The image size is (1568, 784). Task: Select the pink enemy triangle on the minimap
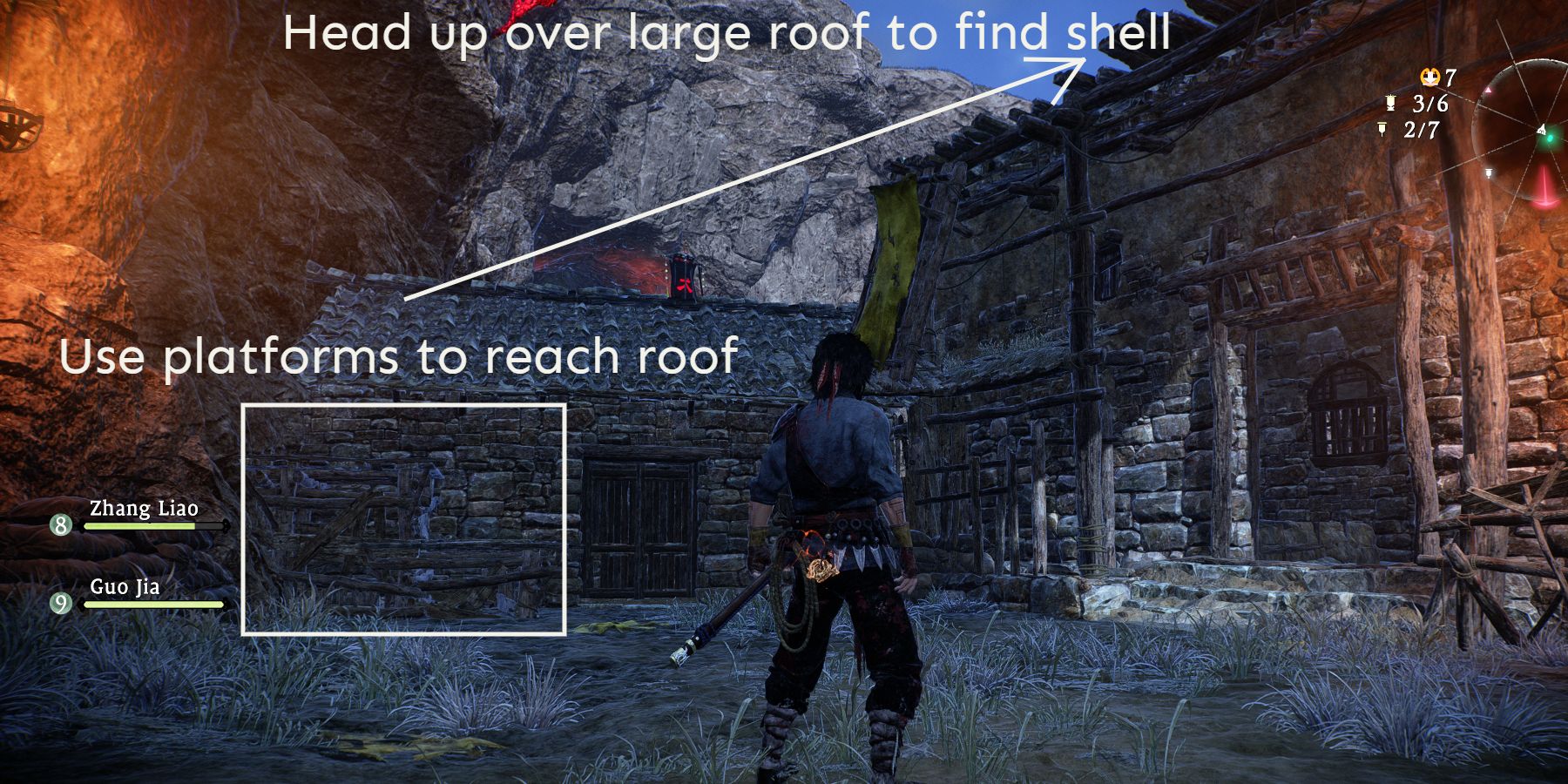pos(1488,90)
